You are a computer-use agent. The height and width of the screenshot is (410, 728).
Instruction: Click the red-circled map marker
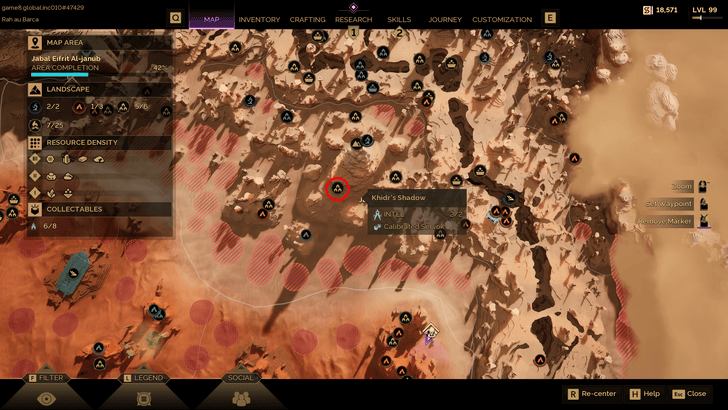(x=337, y=188)
